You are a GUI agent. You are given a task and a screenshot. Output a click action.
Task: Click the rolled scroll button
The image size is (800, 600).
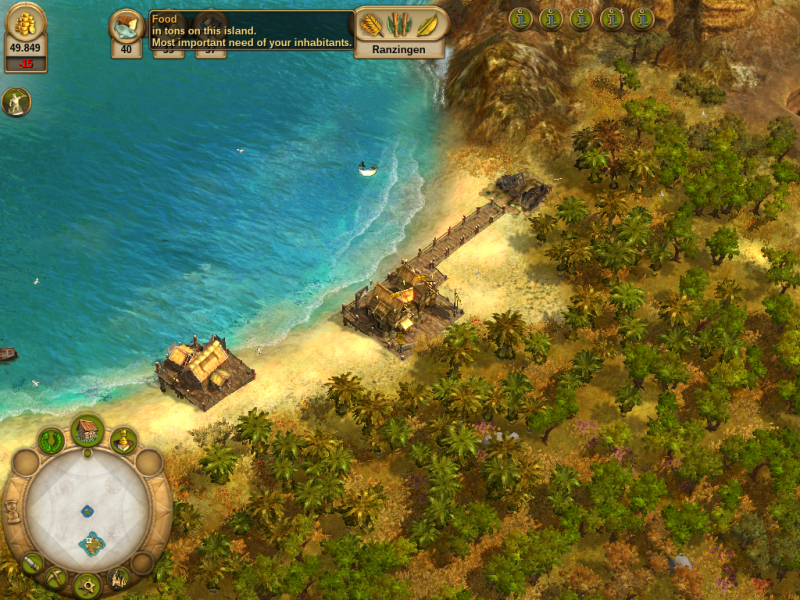(31, 563)
